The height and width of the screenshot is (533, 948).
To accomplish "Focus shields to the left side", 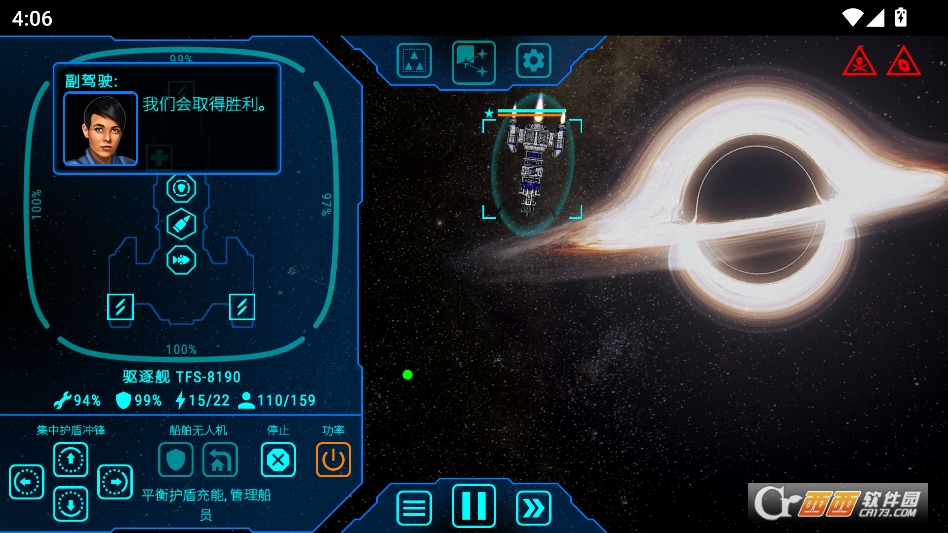I will click(x=27, y=482).
